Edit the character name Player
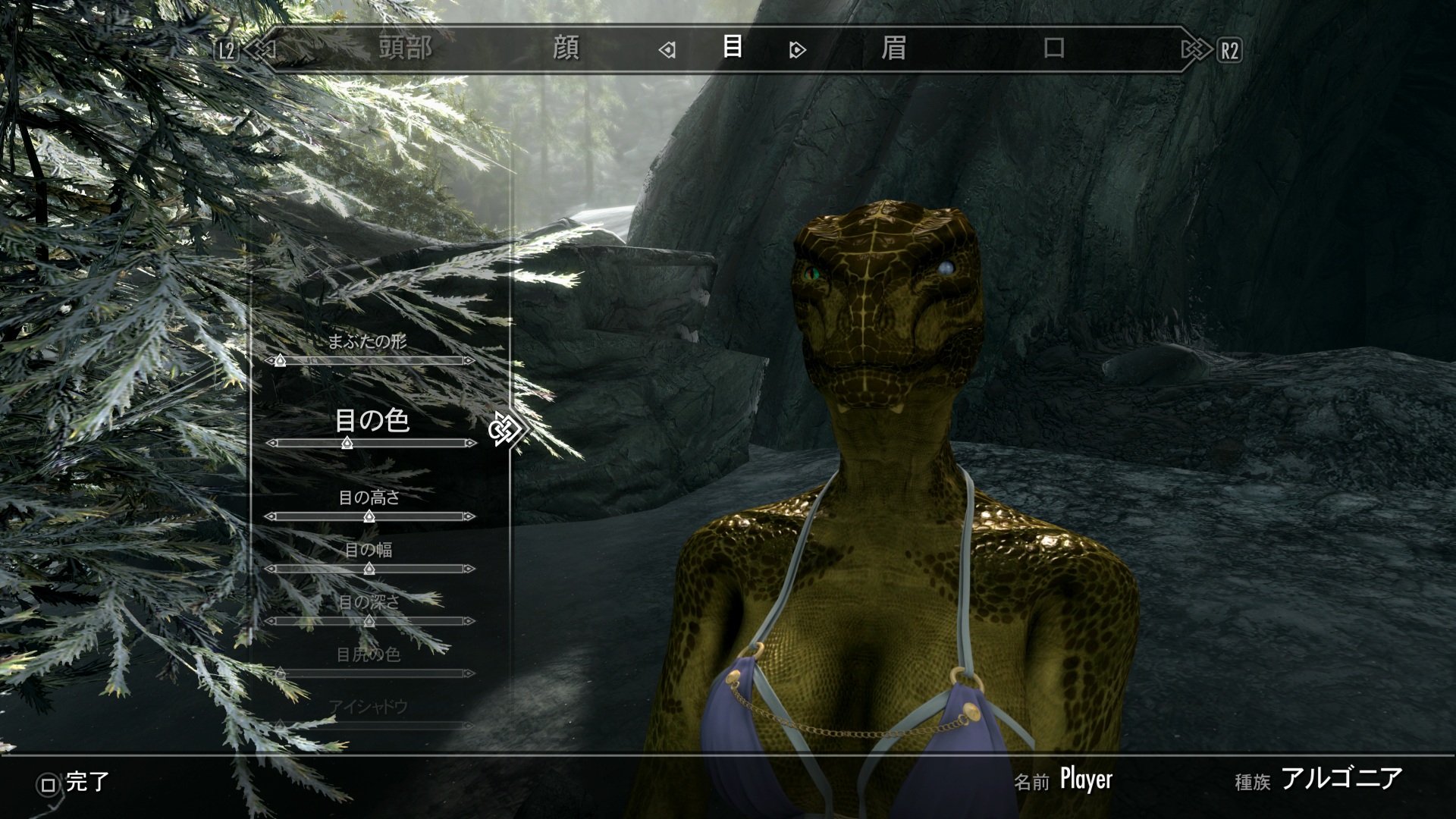Screen dimensions: 1456x819 [x=1085, y=779]
